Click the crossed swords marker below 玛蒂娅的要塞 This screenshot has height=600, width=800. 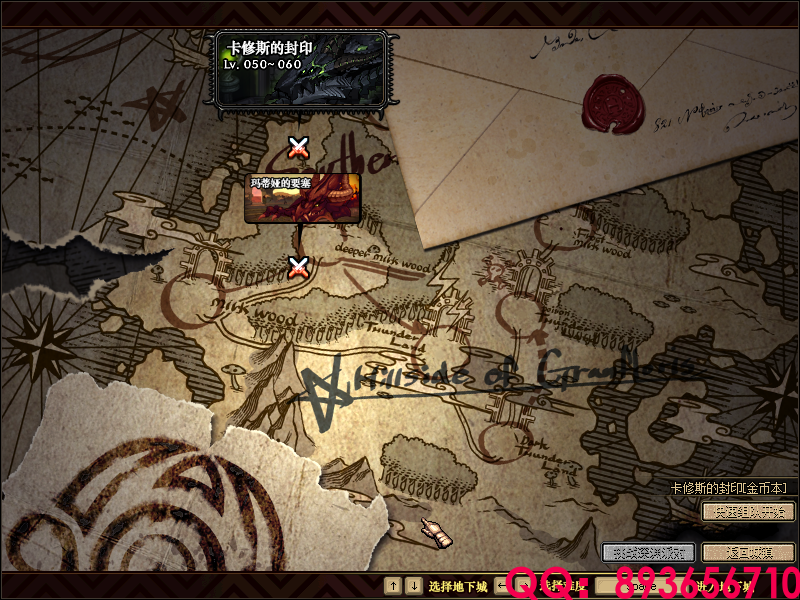(x=297, y=267)
